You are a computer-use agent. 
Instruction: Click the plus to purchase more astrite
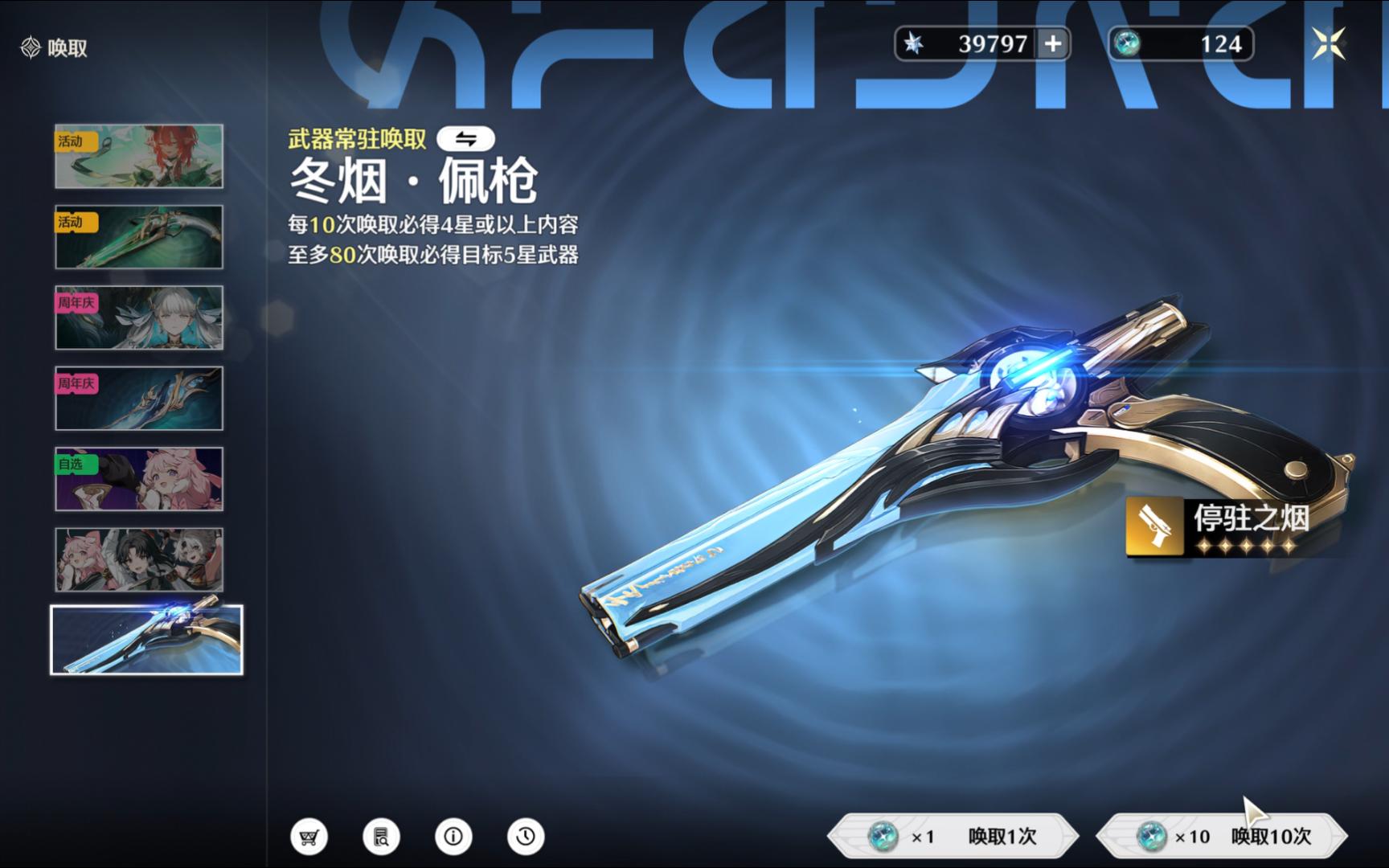(x=1054, y=44)
